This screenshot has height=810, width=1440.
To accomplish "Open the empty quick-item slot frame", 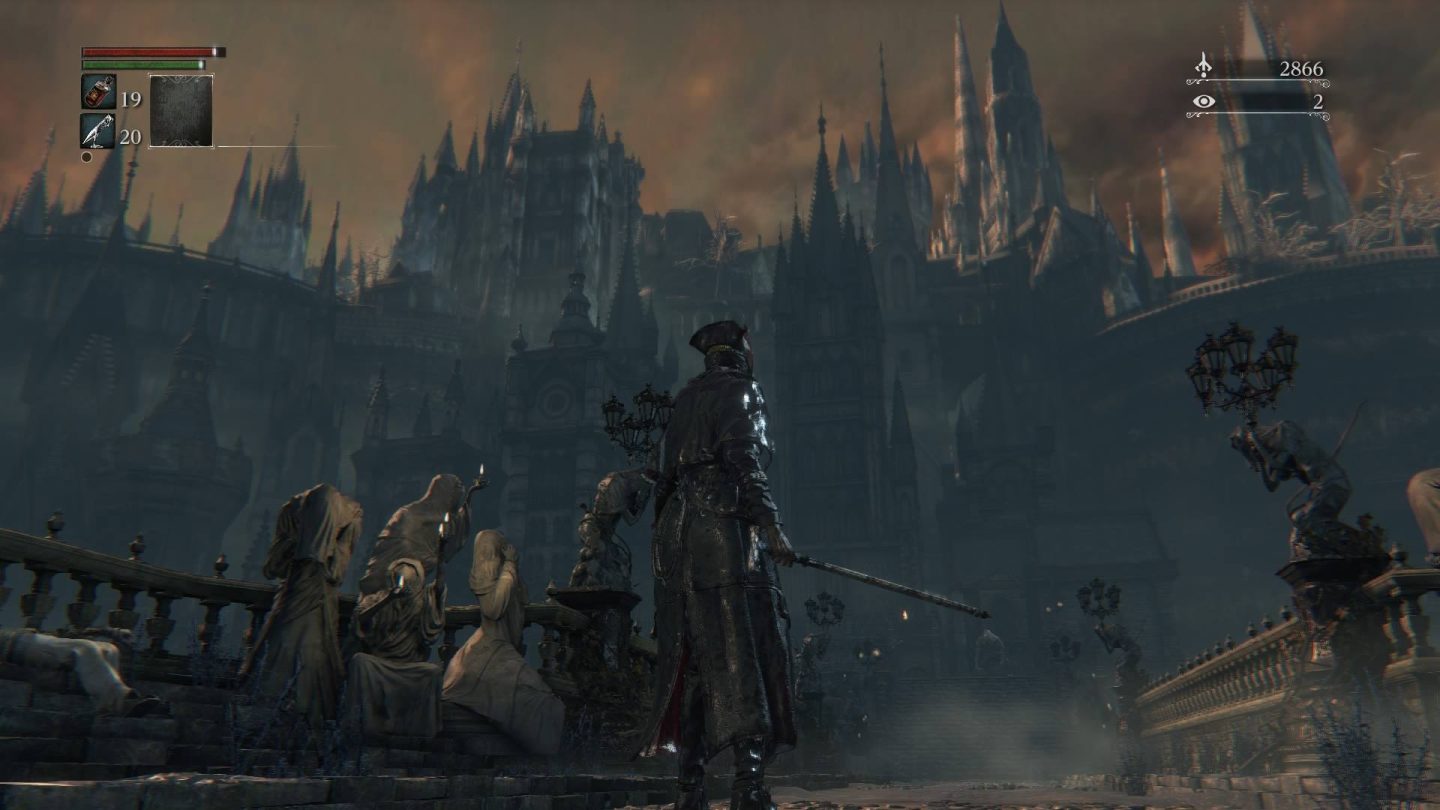I will click(180, 108).
